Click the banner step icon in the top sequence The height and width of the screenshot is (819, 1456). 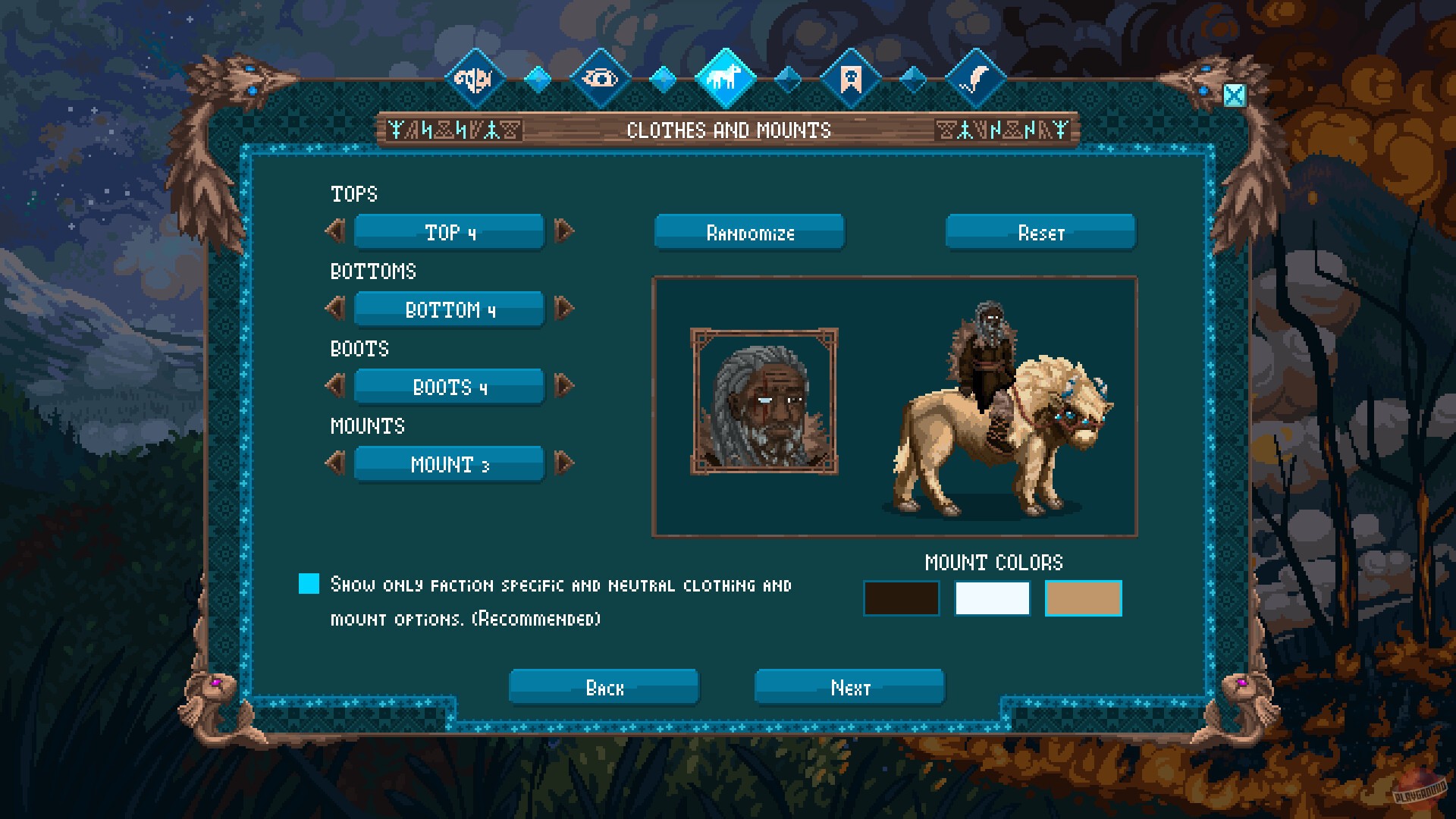851,76
